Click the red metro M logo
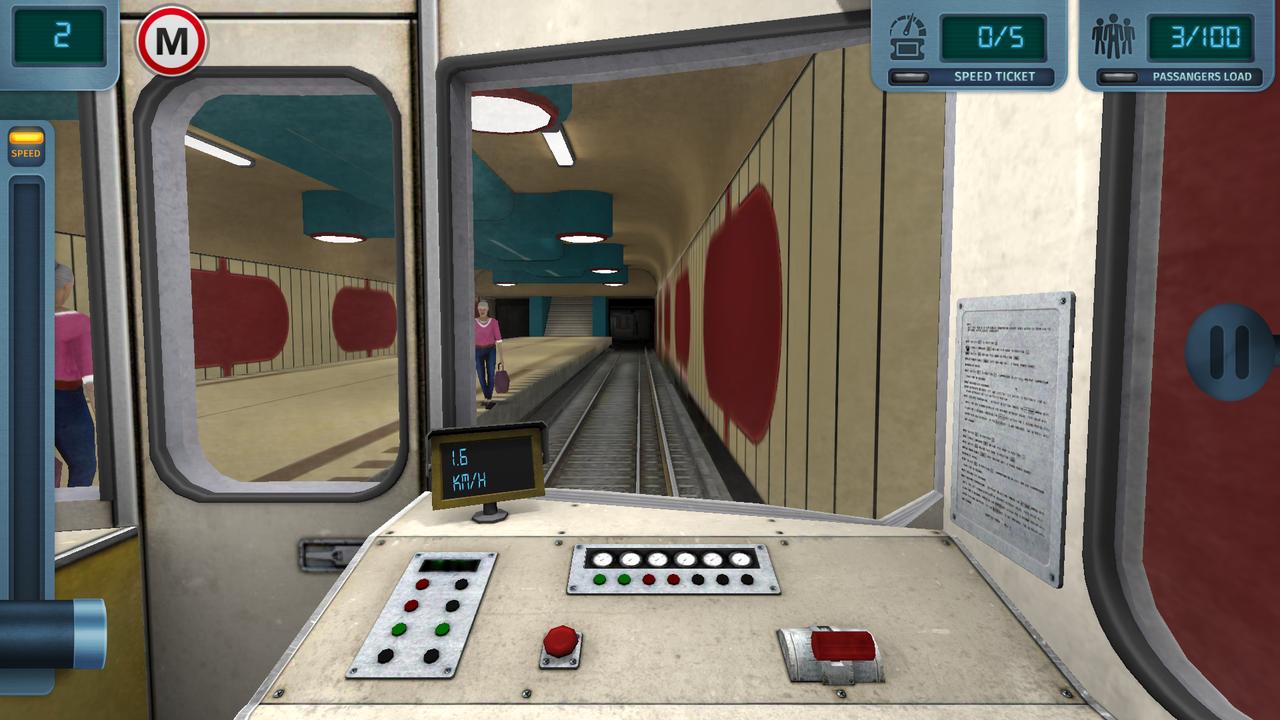This screenshot has height=720, width=1280. click(170, 42)
